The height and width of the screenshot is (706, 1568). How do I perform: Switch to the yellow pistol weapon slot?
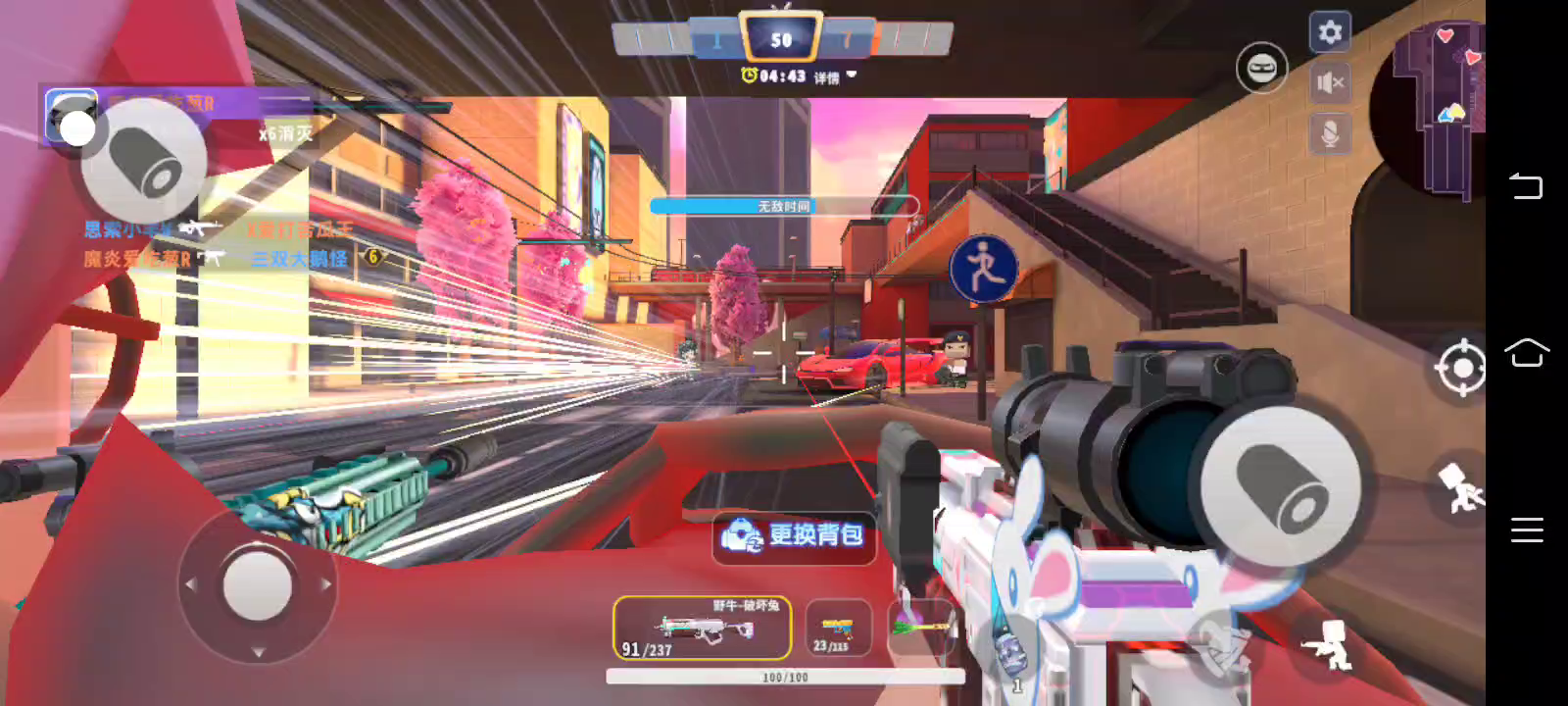point(838,629)
